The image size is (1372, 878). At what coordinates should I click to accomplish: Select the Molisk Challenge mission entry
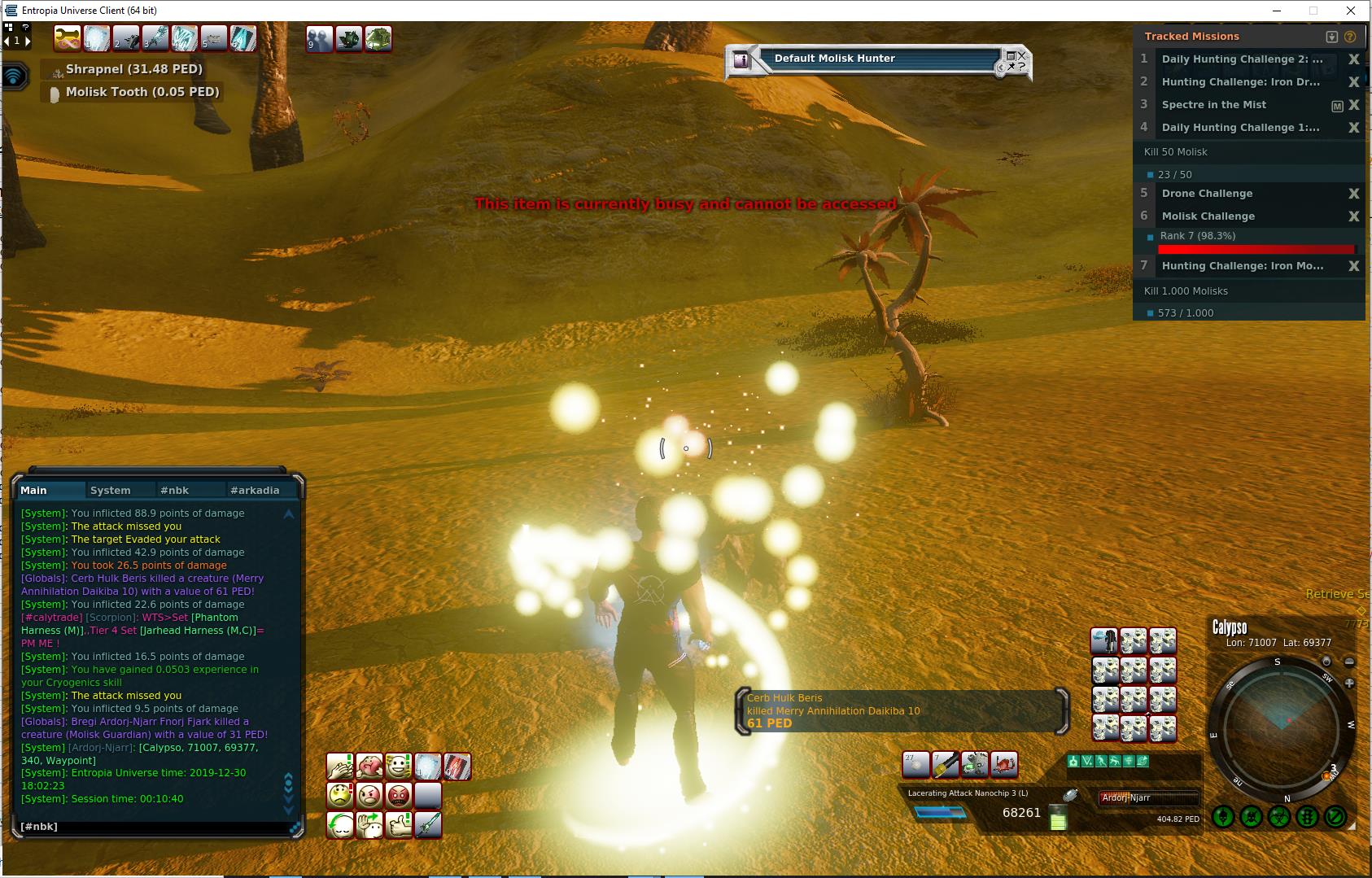[x=1208, y=216]
